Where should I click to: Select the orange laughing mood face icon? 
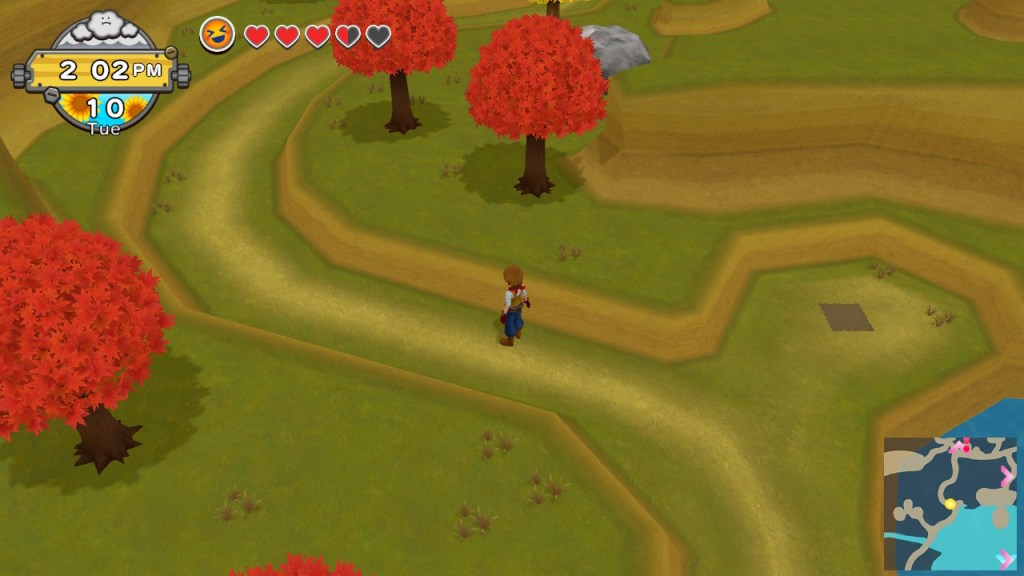coord(217,35)
